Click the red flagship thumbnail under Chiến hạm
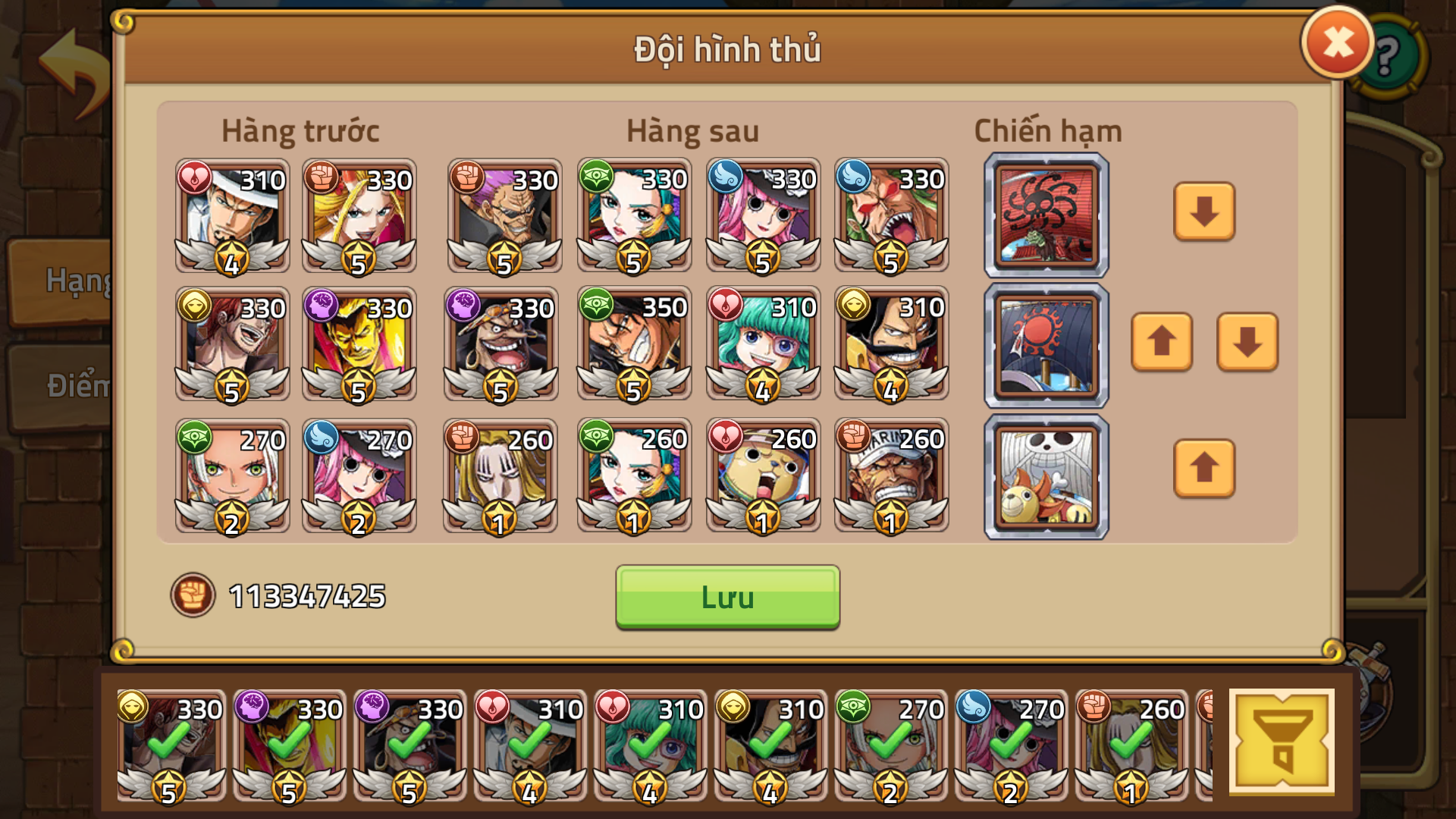The width and height of the screenshot is (1456, 819). coord(1045,215)
